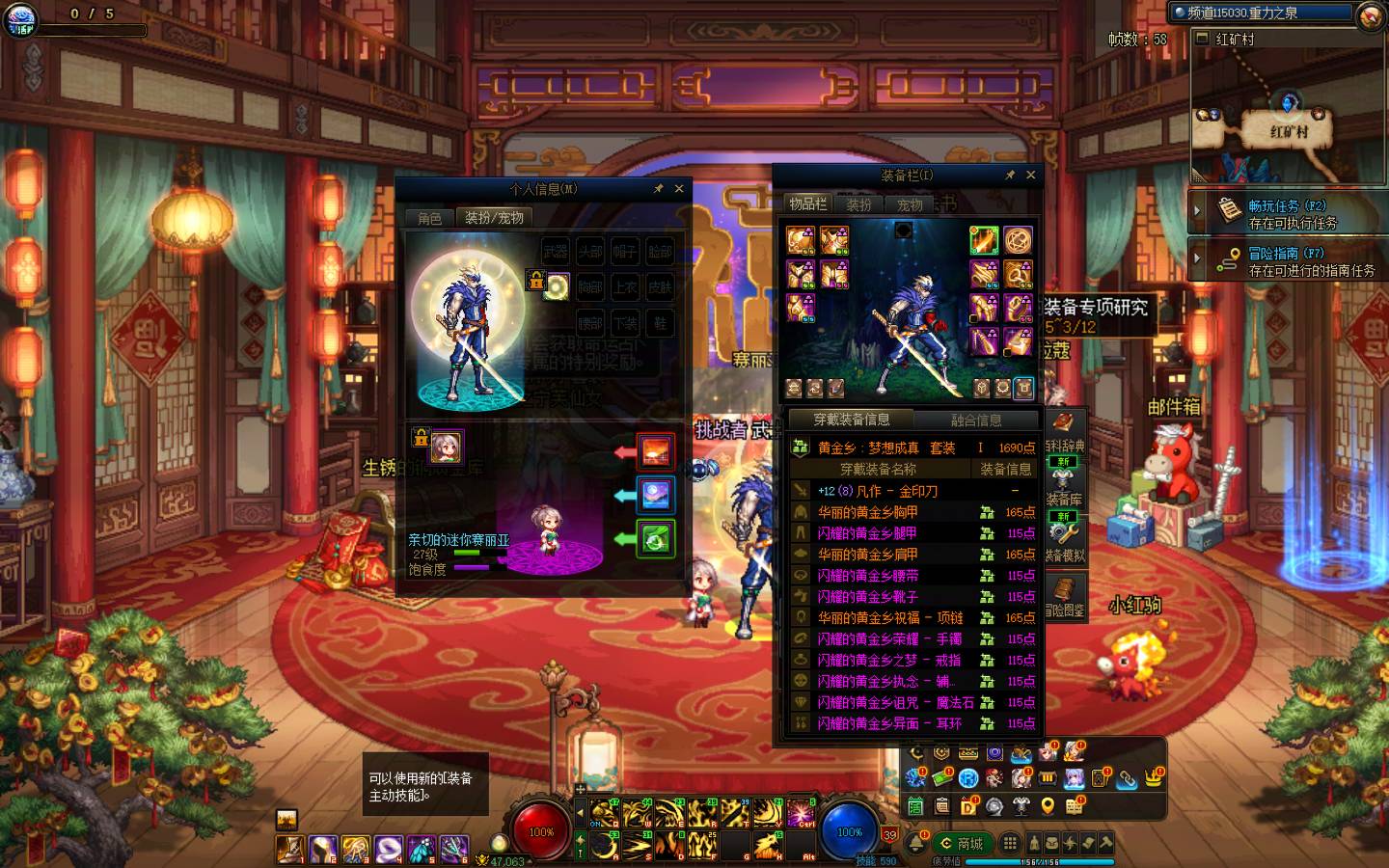Show the 融合信息 fusion info tab

coord(975,420)
